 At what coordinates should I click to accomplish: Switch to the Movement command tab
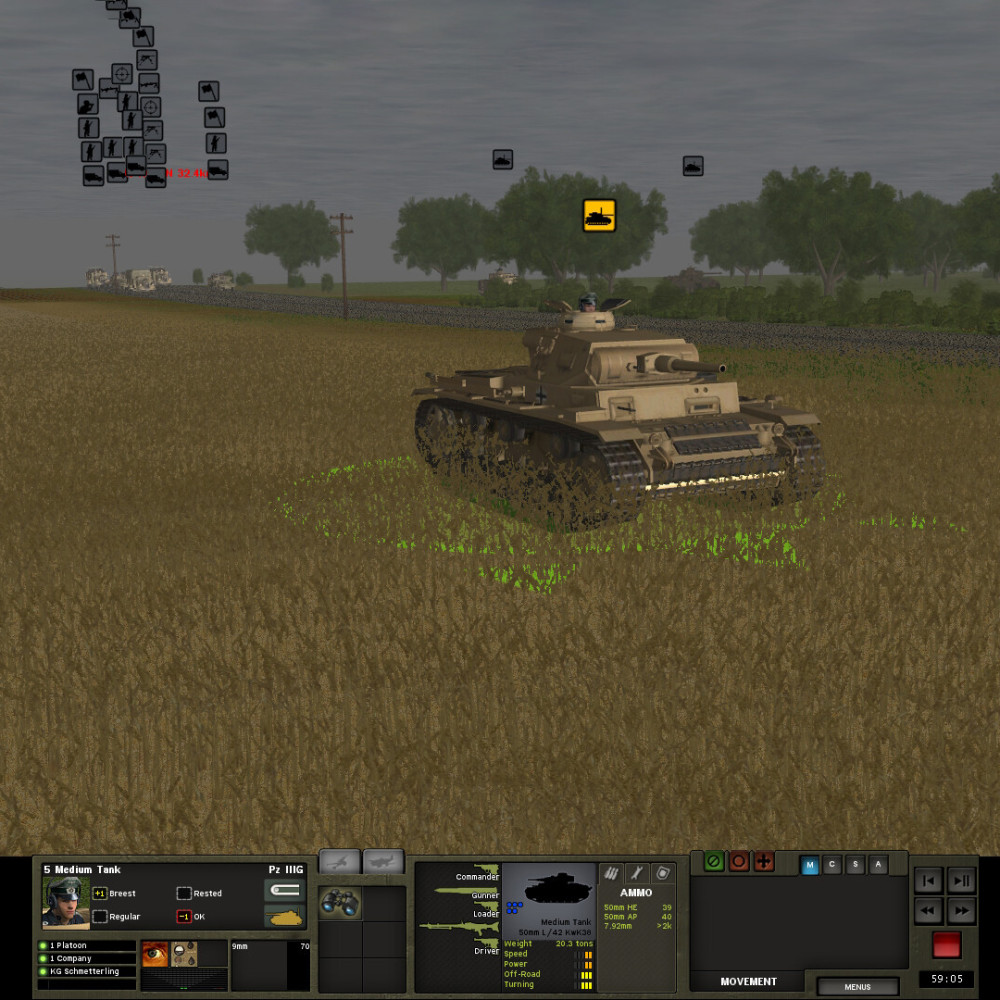point(810,865)
